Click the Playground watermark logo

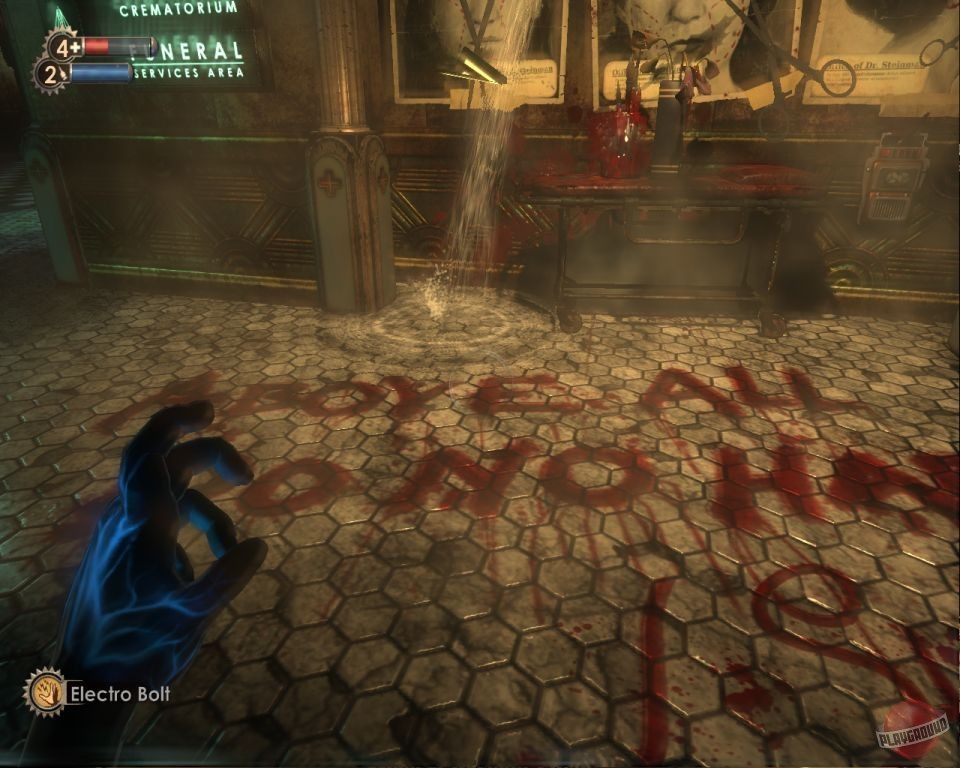point(910,731)
